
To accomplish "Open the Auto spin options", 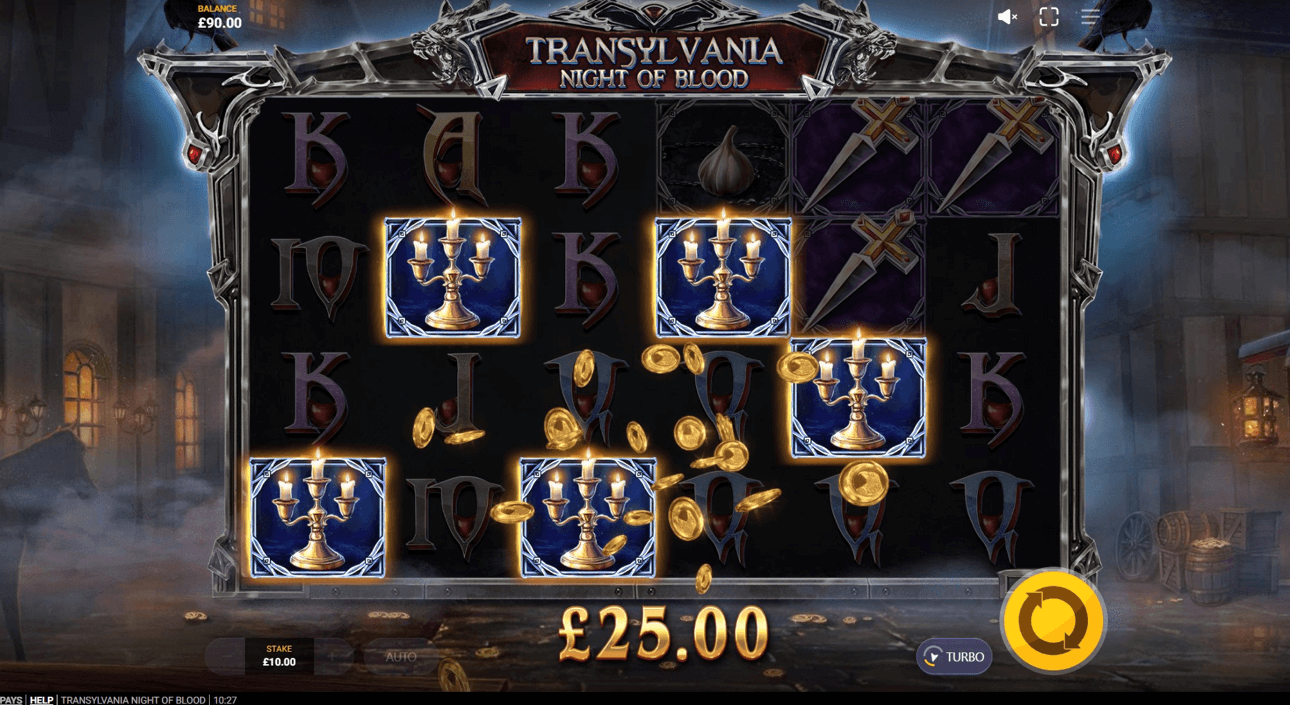I will tap(400, 657).
